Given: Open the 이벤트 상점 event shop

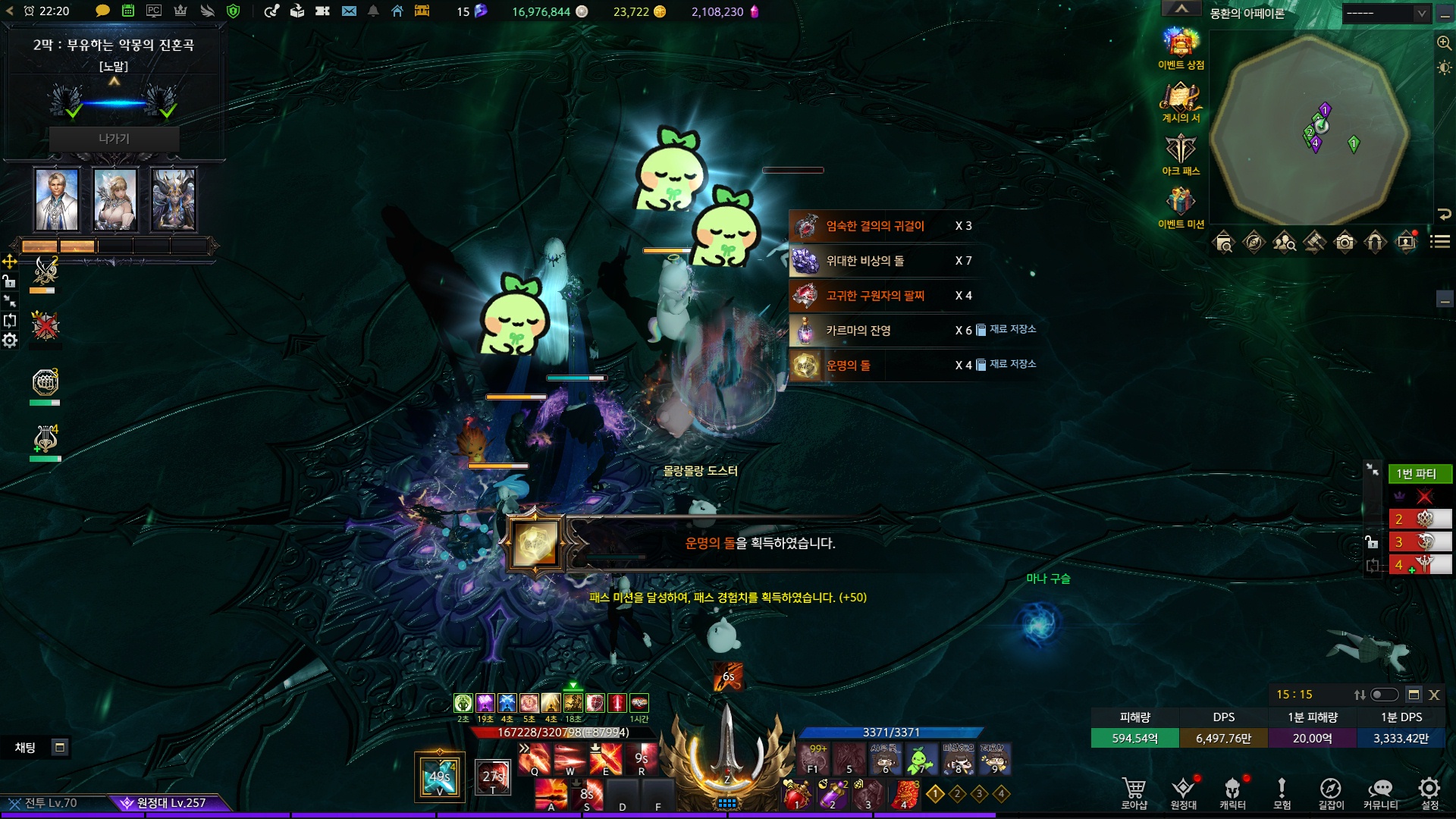Looking at the screenshot, I should point(1181,44).
